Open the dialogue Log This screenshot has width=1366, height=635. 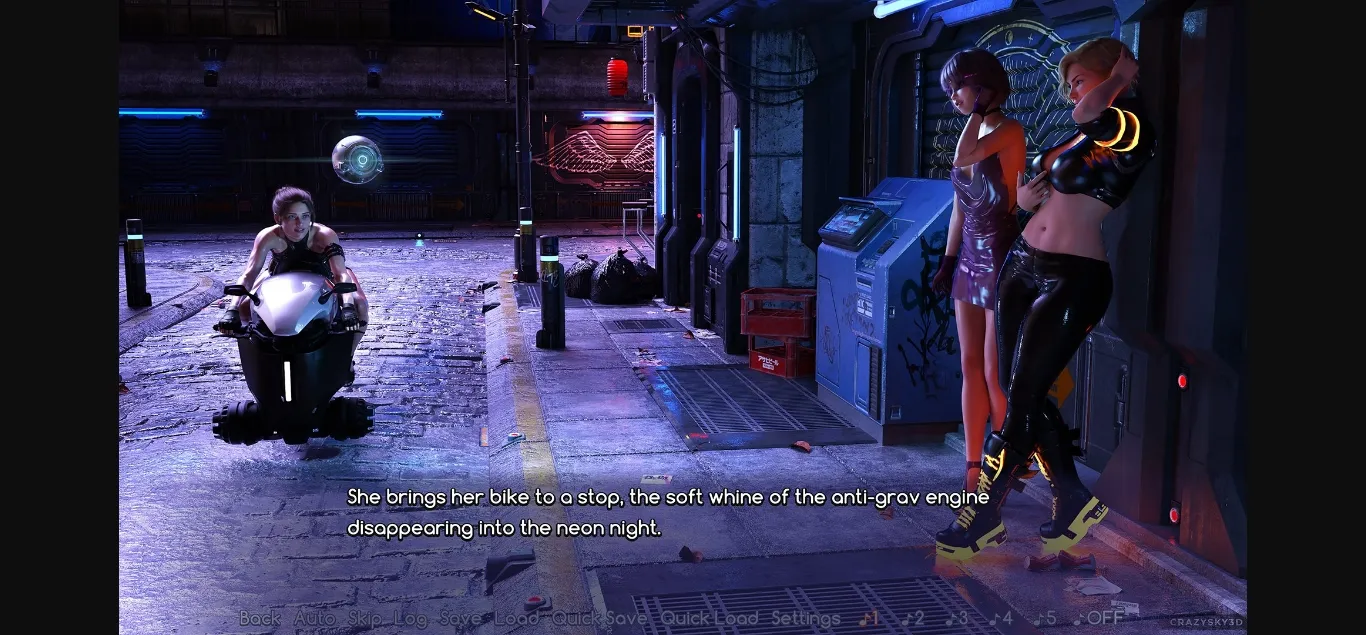tap(411, 619)
